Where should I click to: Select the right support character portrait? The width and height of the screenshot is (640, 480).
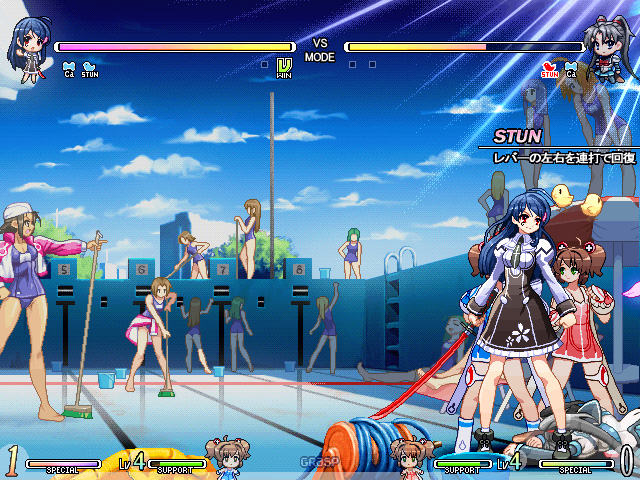pos(409,456)
